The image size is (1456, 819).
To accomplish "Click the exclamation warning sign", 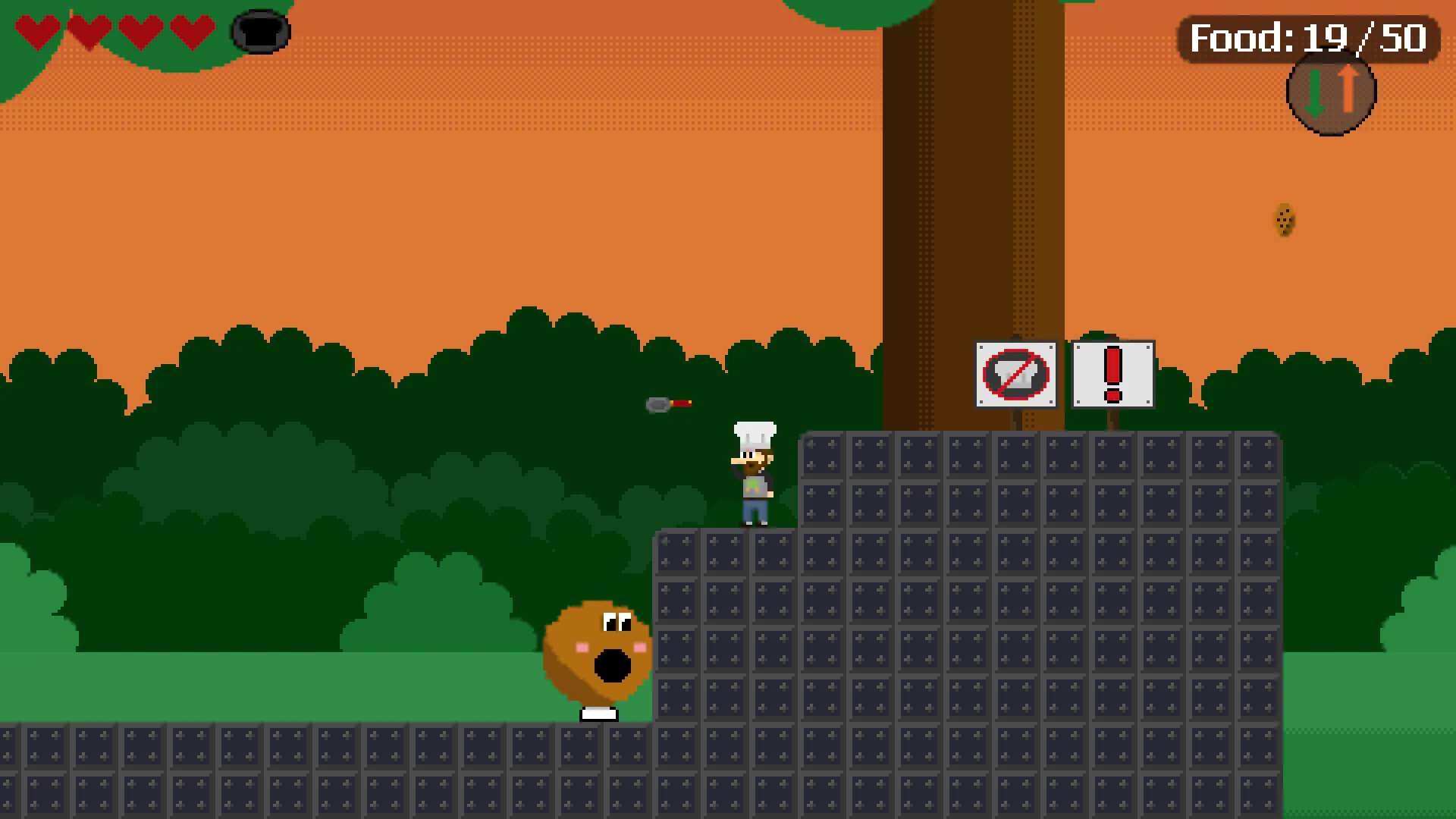I will coord(1112,375).
